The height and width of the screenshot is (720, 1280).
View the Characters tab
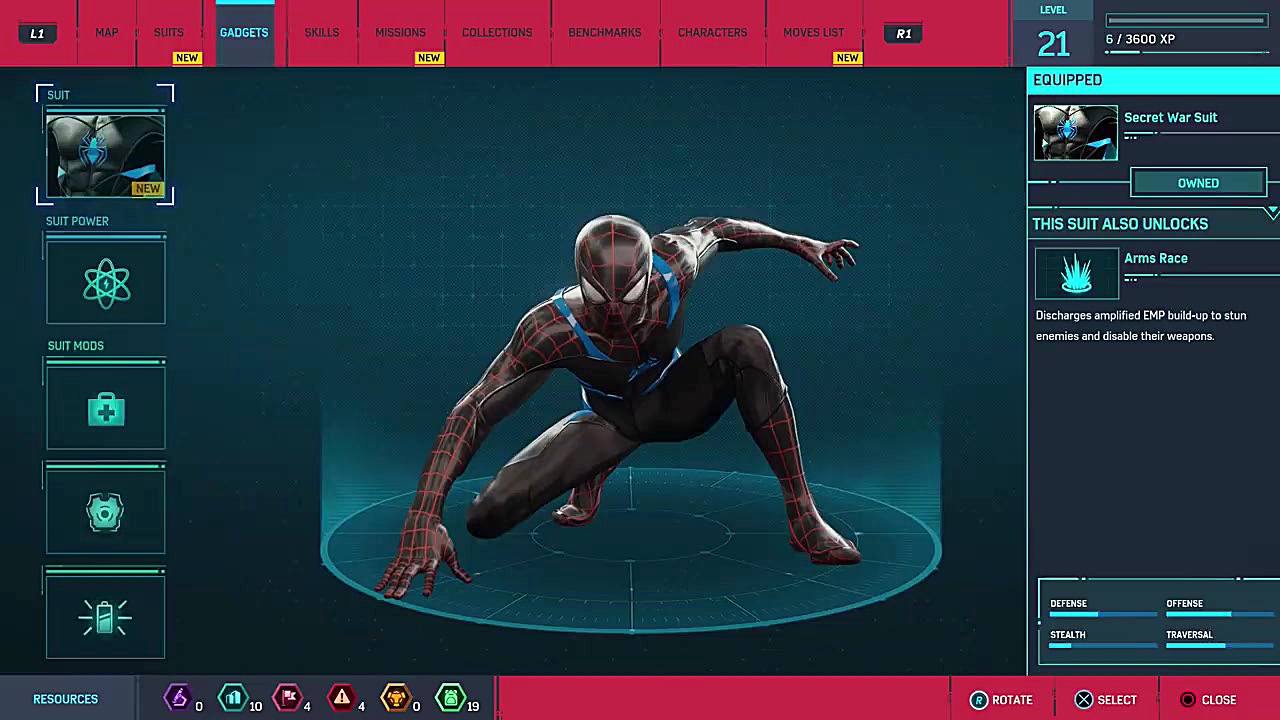[712, 33]
